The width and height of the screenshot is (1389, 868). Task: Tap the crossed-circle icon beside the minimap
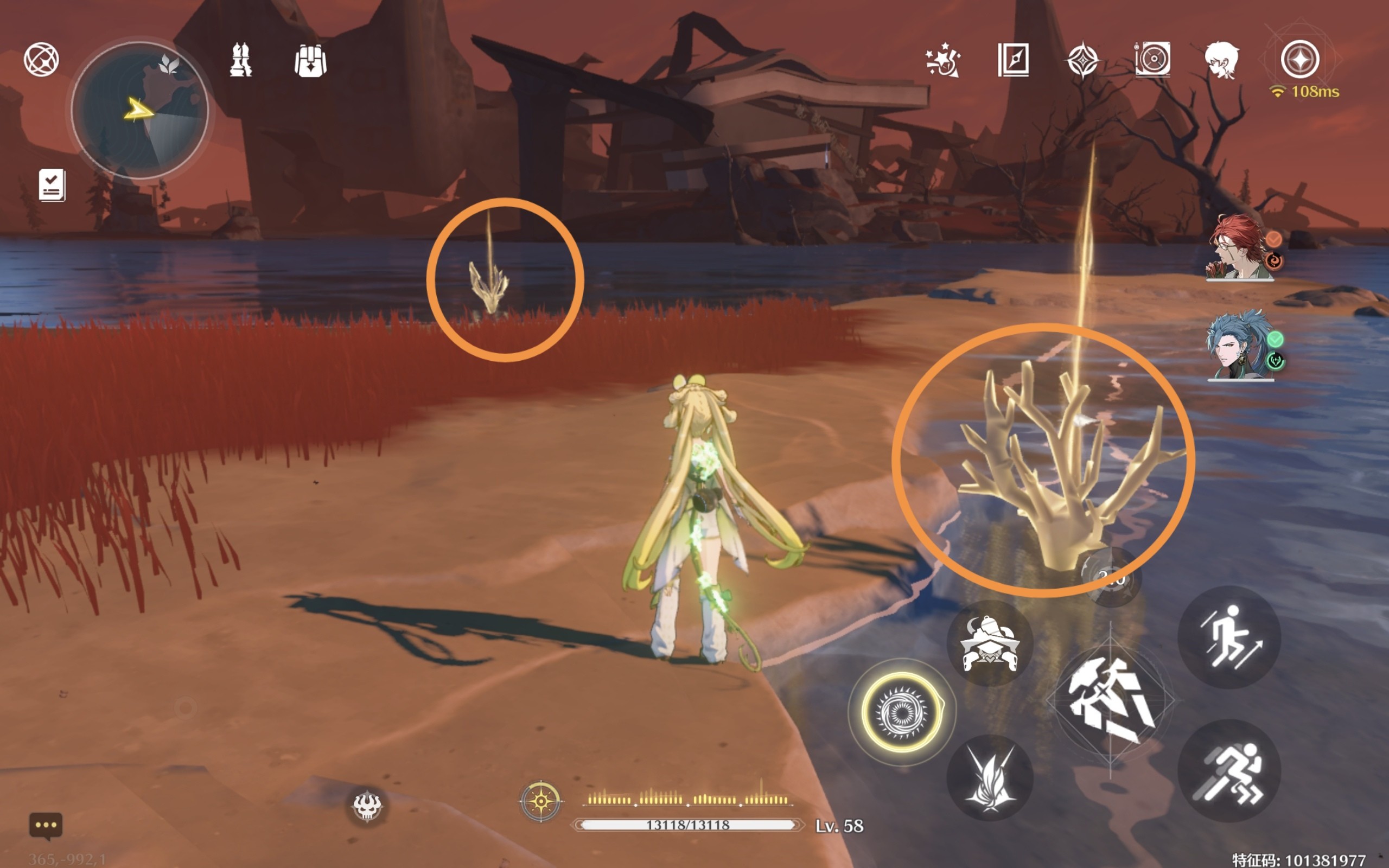tap(41, 59)
